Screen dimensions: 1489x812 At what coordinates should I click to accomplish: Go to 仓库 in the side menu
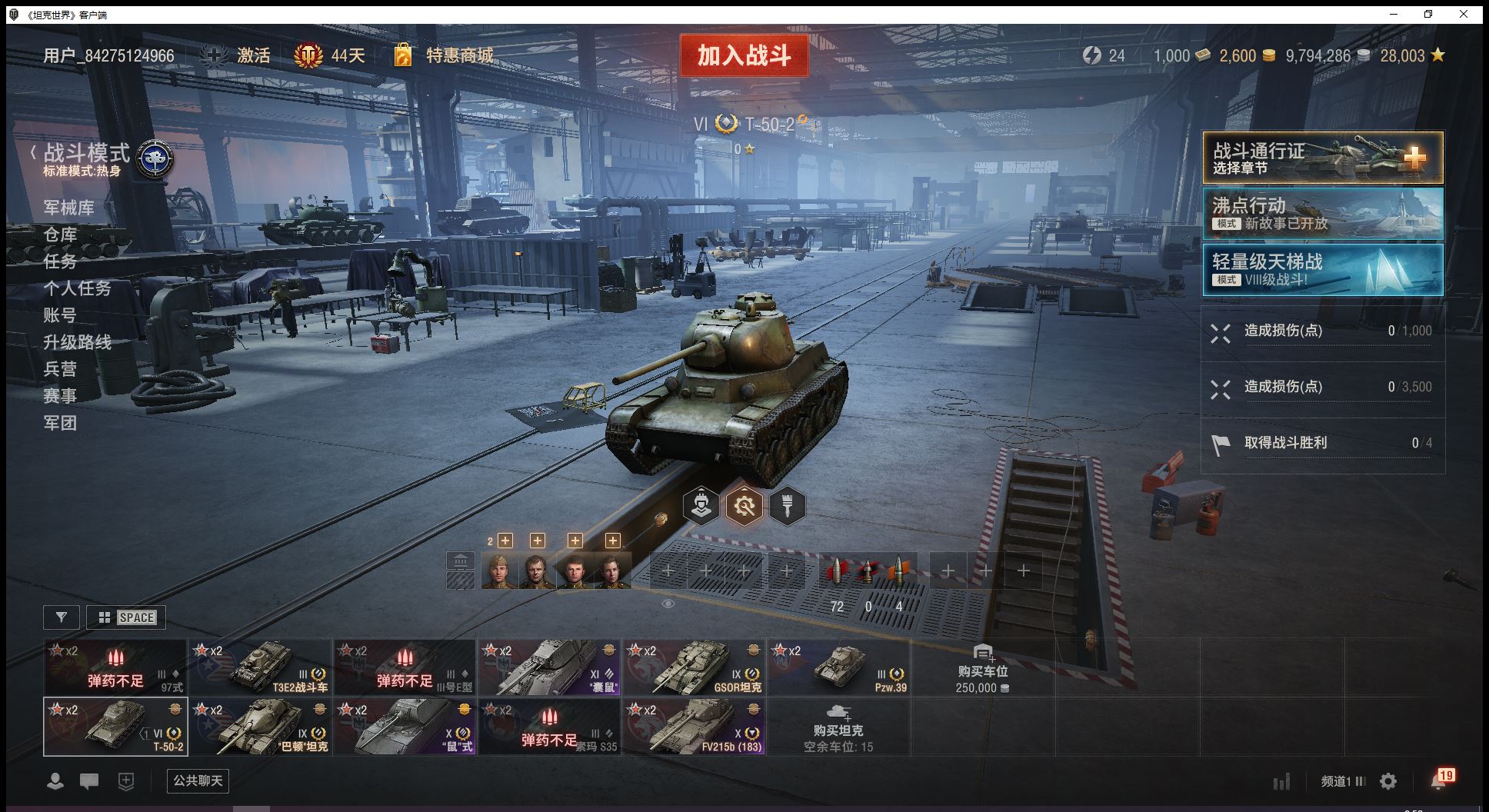60,235
